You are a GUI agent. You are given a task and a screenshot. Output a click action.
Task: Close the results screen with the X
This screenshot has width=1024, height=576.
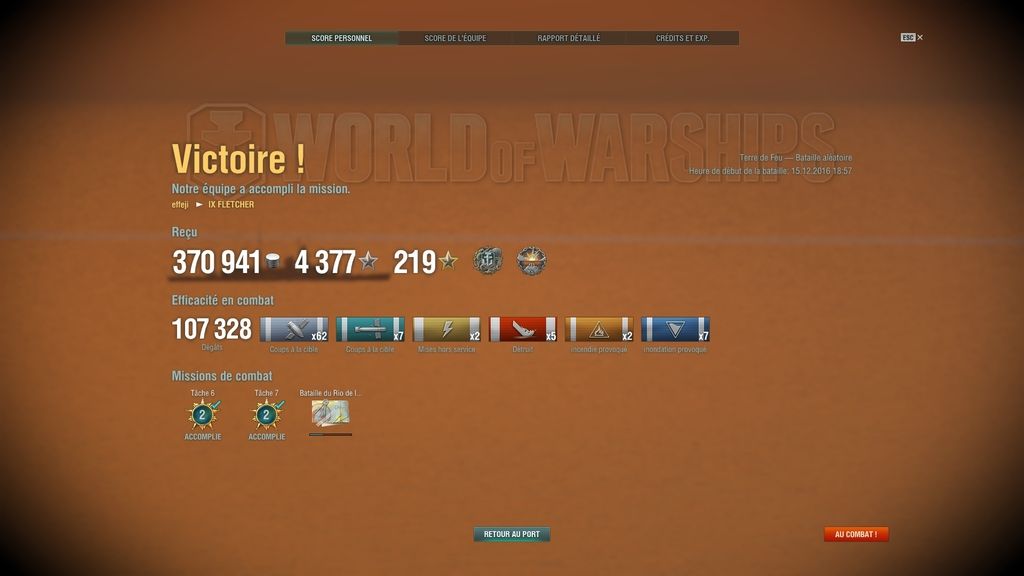point(920,38)
